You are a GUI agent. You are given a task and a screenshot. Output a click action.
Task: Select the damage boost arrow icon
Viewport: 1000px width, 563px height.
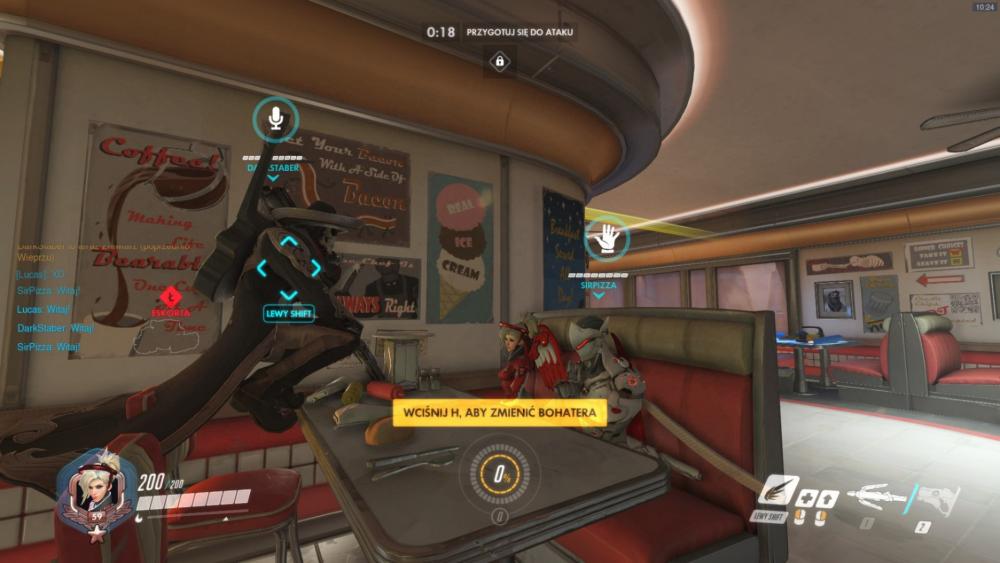[x=825, y=497]
